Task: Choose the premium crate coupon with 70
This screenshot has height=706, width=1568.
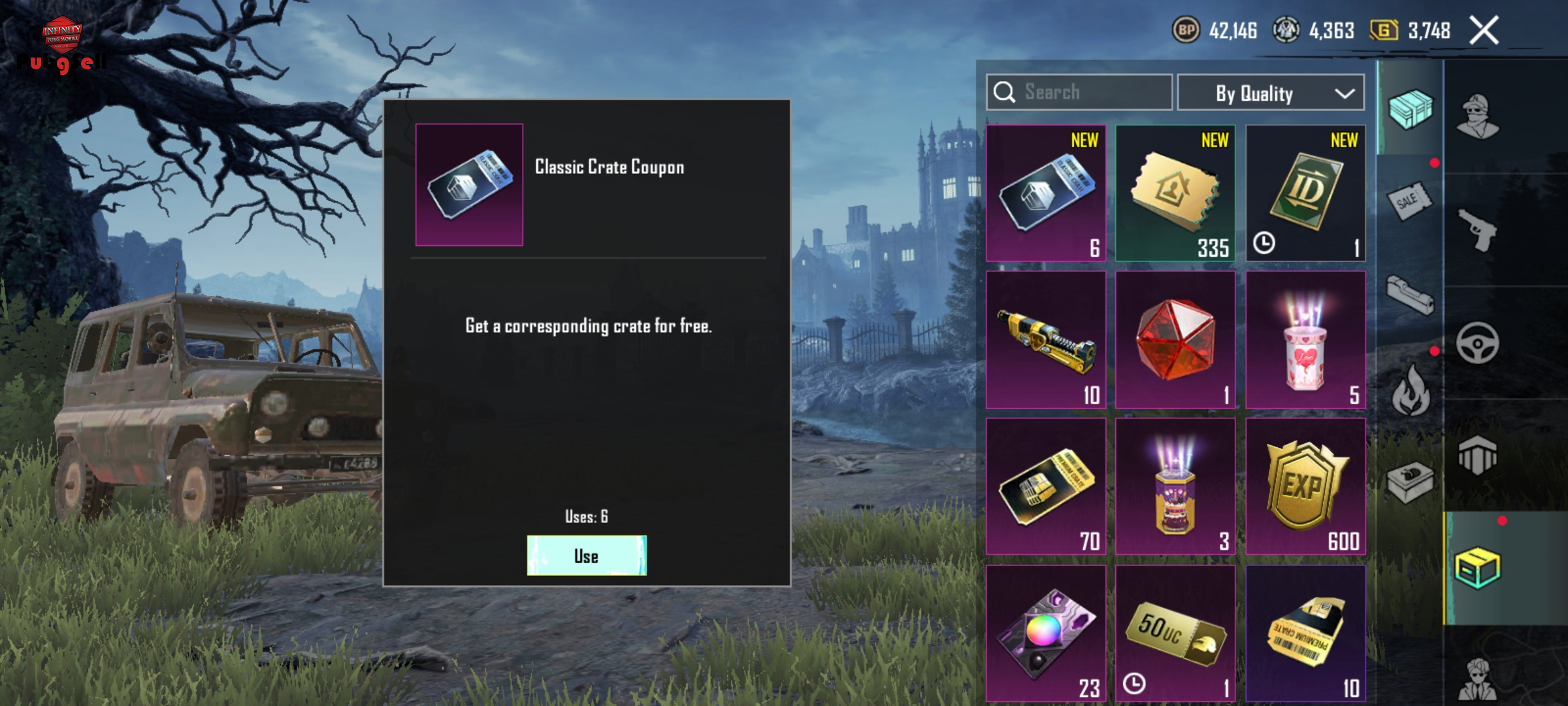Action: [x=1045, y=486]
